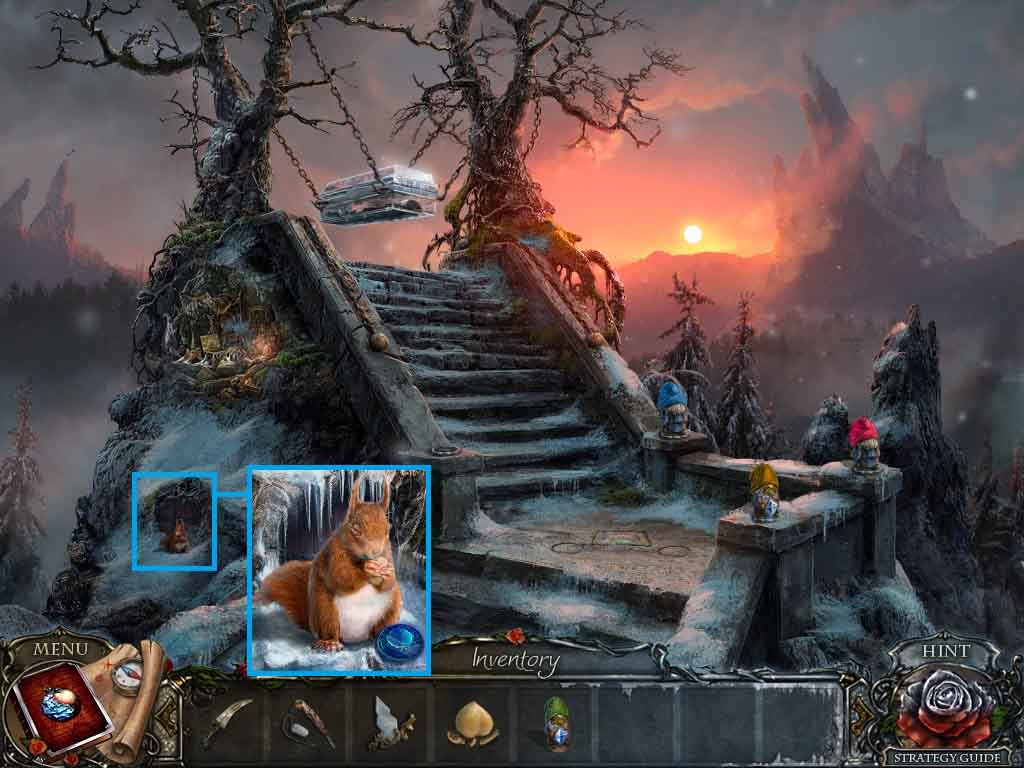This screenshot has width=1024, height=768.
Task: Open the red journal book
Action: tap(53, 705)
